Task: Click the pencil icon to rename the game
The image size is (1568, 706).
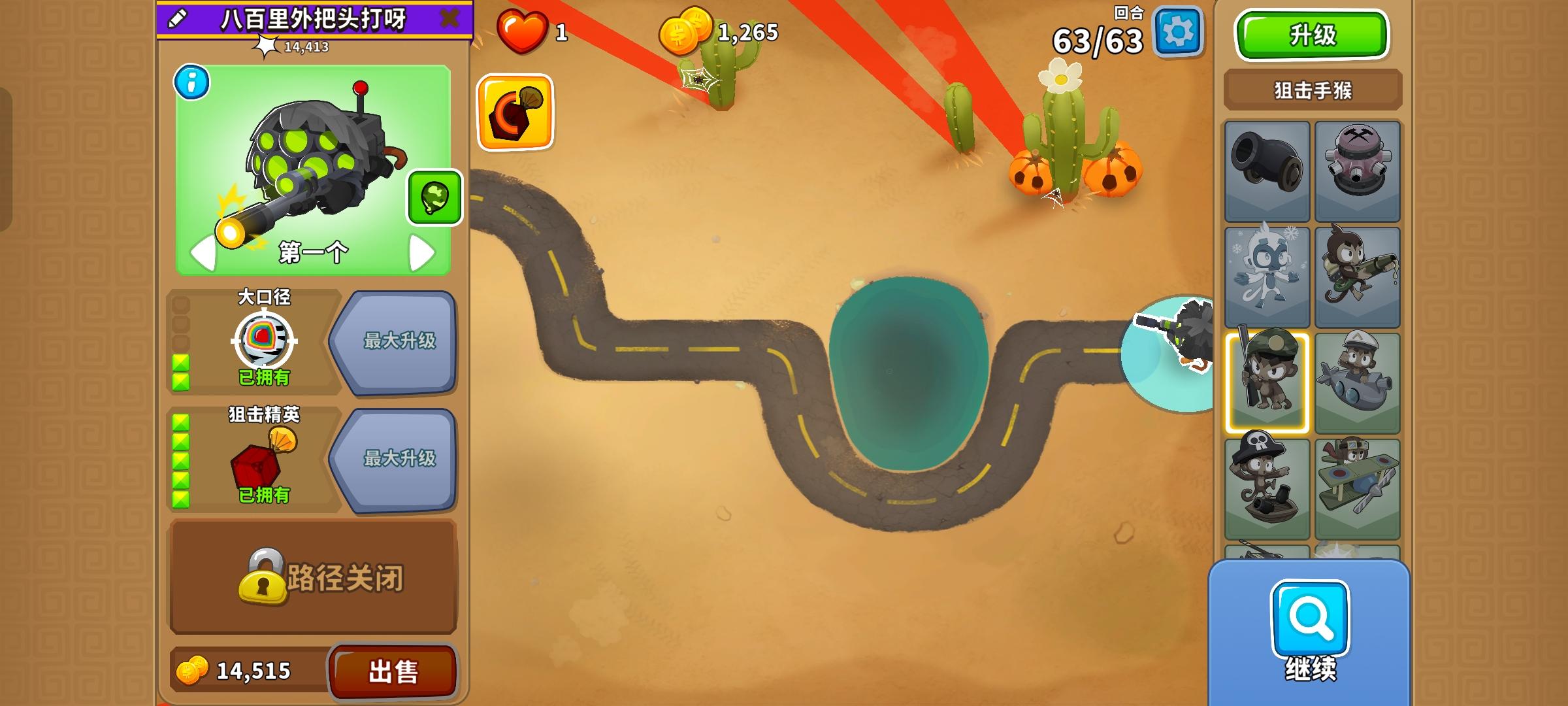Action: click(175, 20)
